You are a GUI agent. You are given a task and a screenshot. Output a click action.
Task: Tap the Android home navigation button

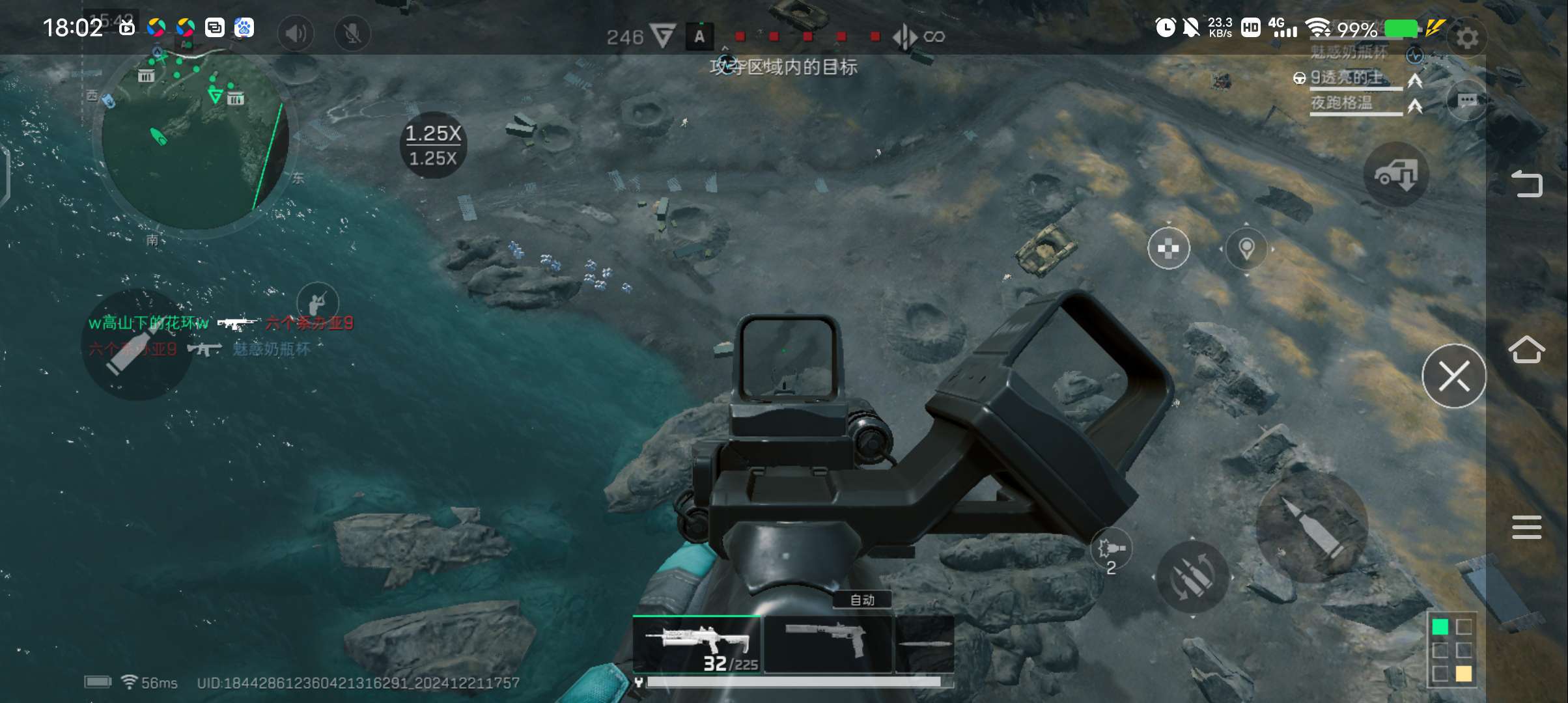coord(1526,350)
